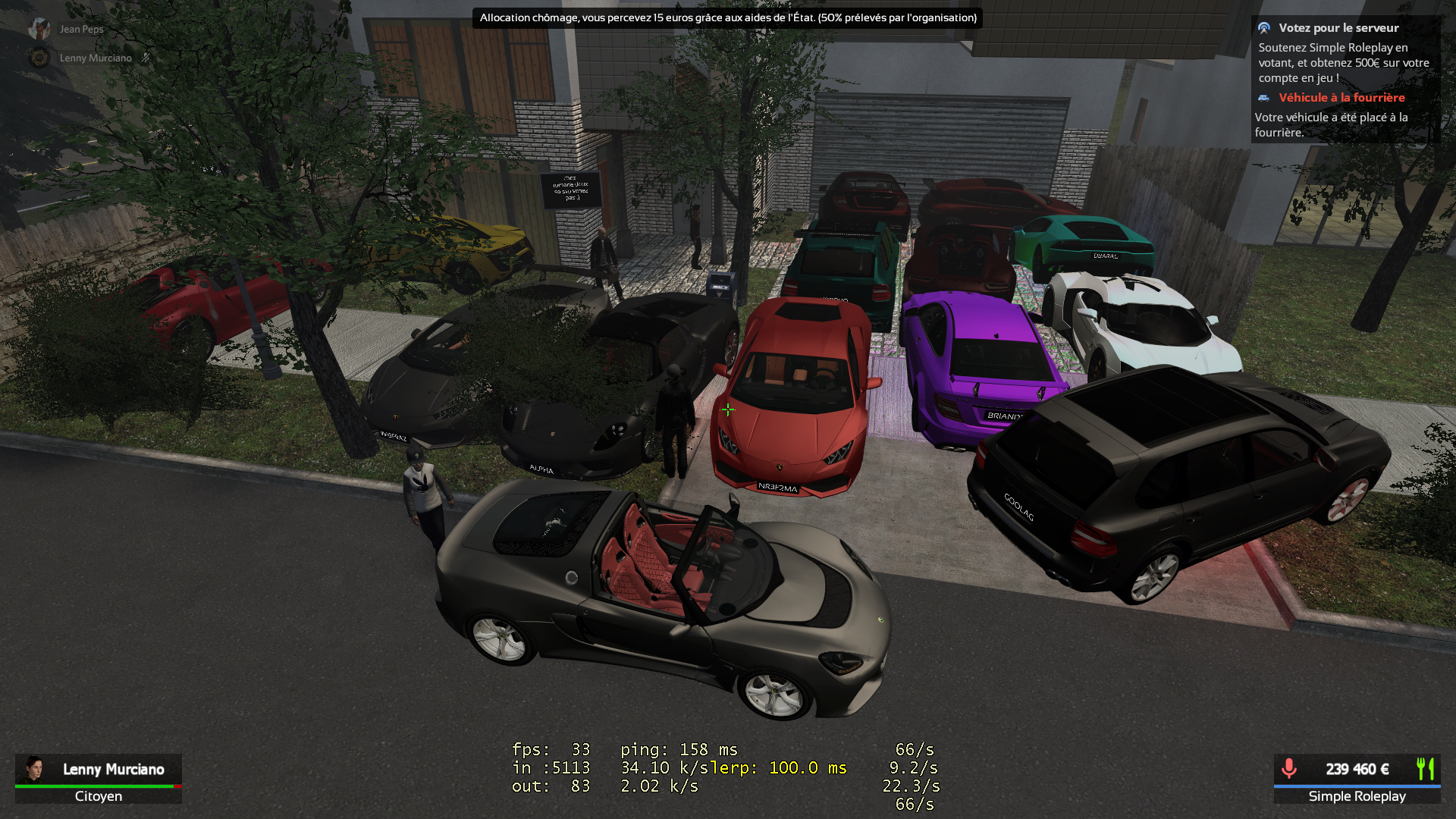This screenshot has height=819, width=1456.
Task: Click the green fork and knife hunger icon
Action: pos(1425,769)
